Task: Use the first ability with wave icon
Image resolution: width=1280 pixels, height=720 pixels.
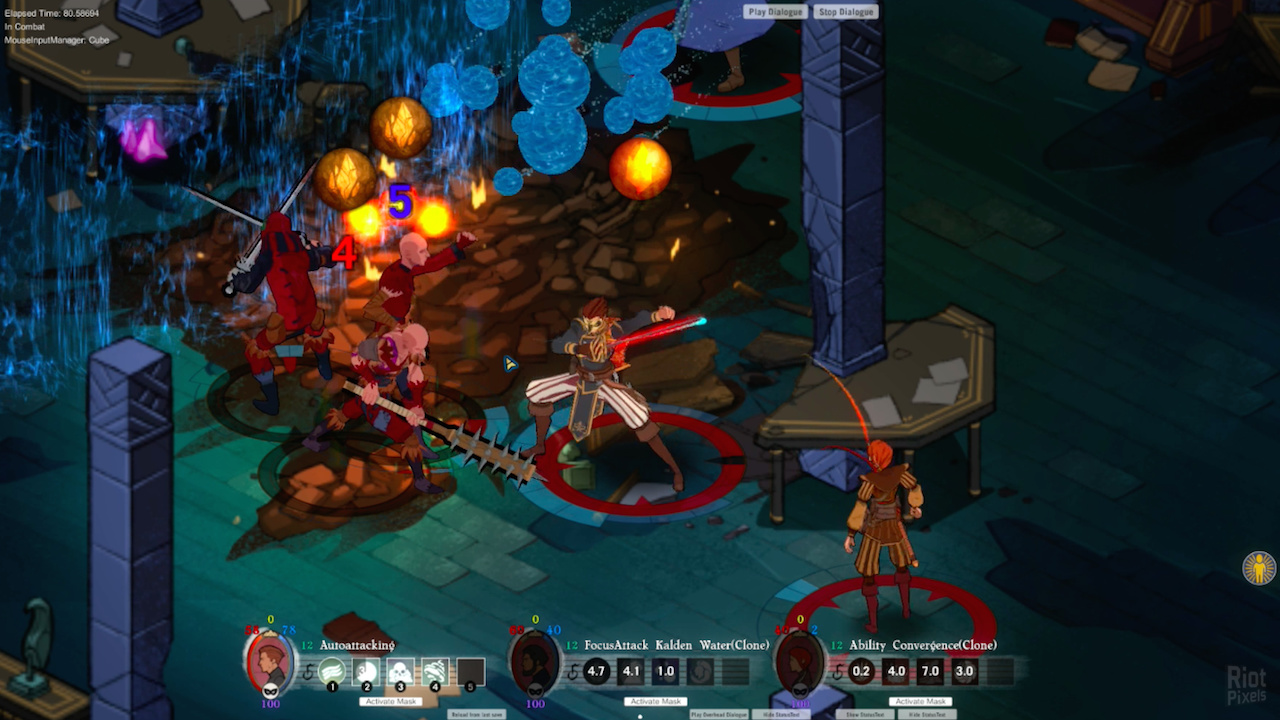Action: pos(332,672)
